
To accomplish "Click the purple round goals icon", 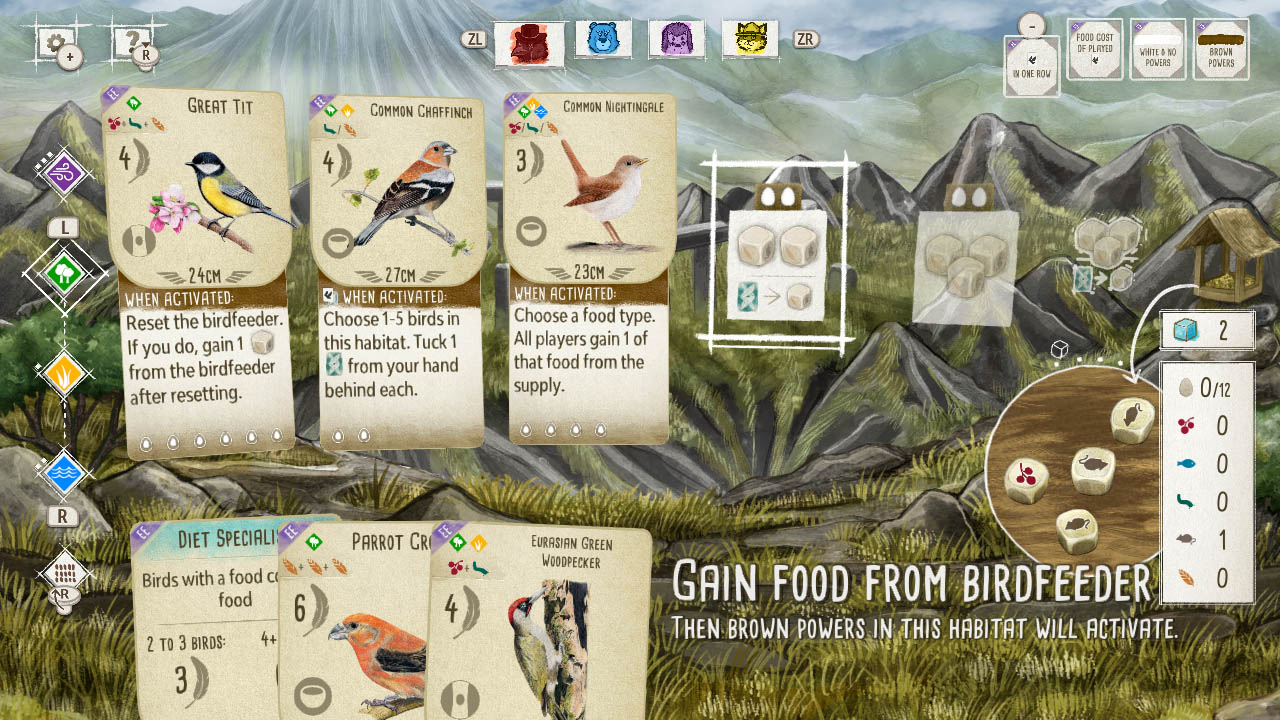I will [x=62, y=170].
